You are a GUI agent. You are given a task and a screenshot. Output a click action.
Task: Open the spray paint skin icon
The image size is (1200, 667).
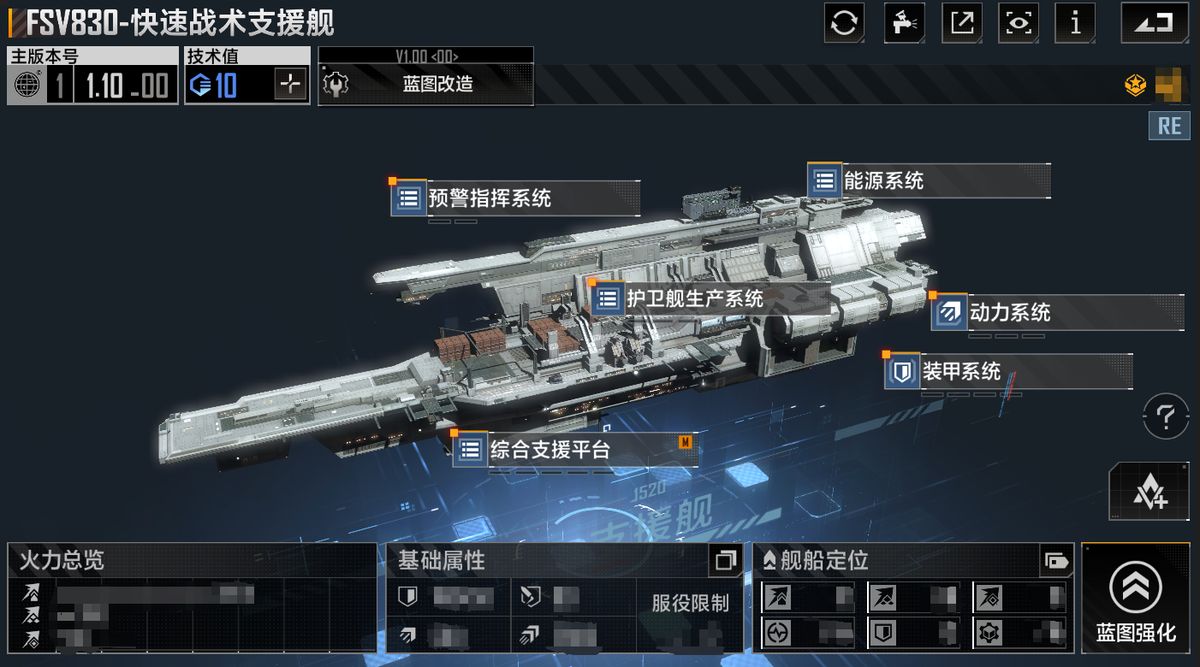coord(903,23)
